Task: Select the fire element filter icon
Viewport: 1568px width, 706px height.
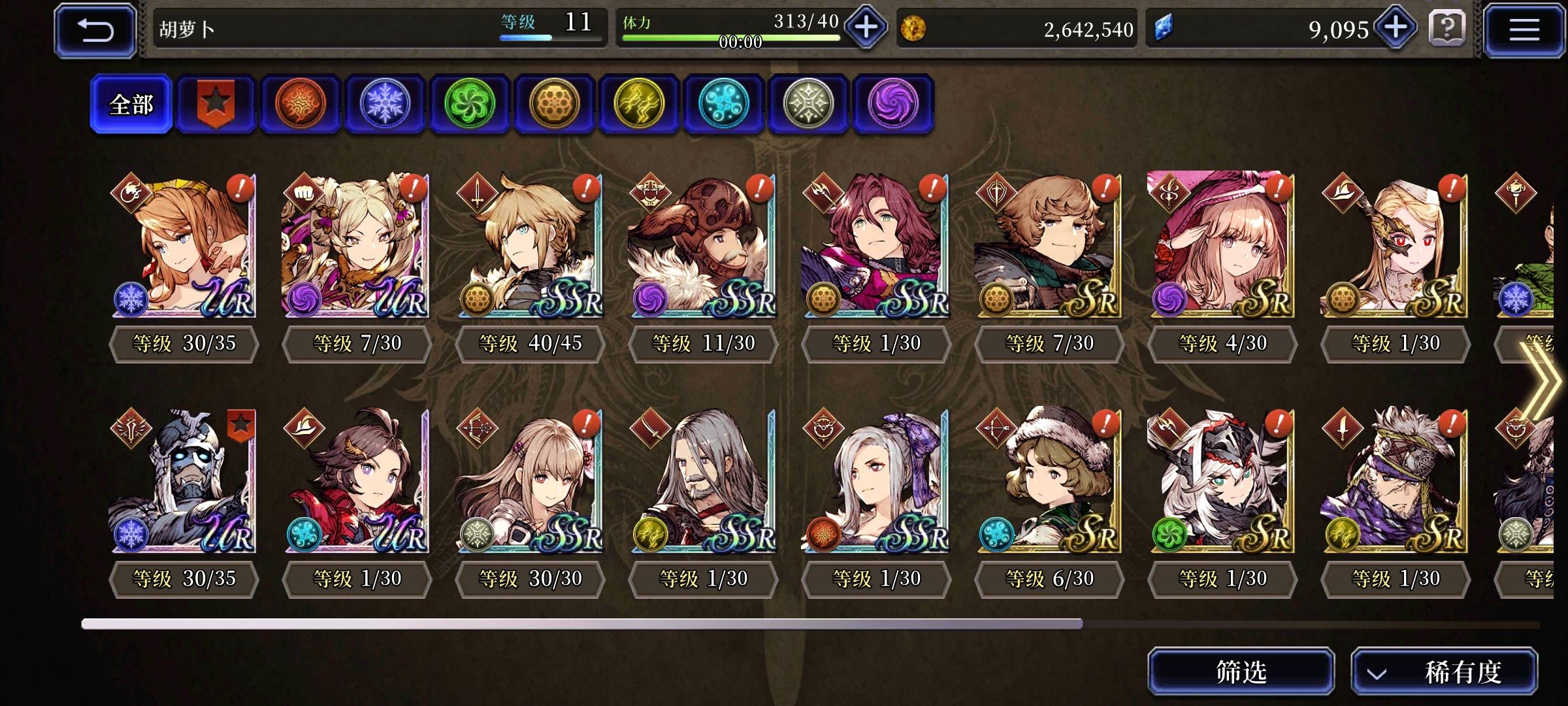Action: click(301, 105)
